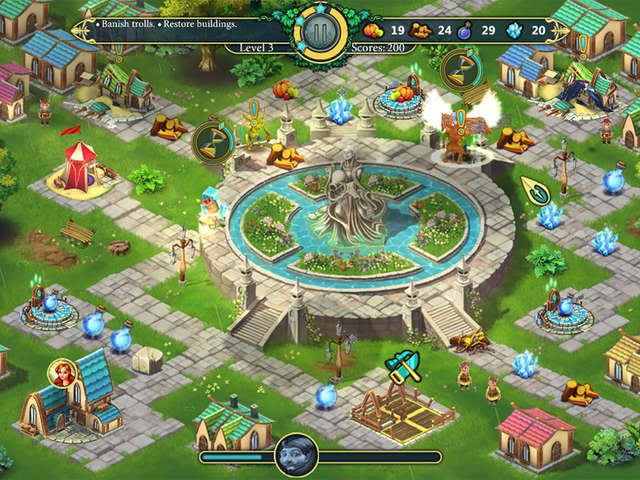This screenshot has width=640, height=480.
Task: Select the red-haired woman portrait marker
Action: [x=62, y=373]
